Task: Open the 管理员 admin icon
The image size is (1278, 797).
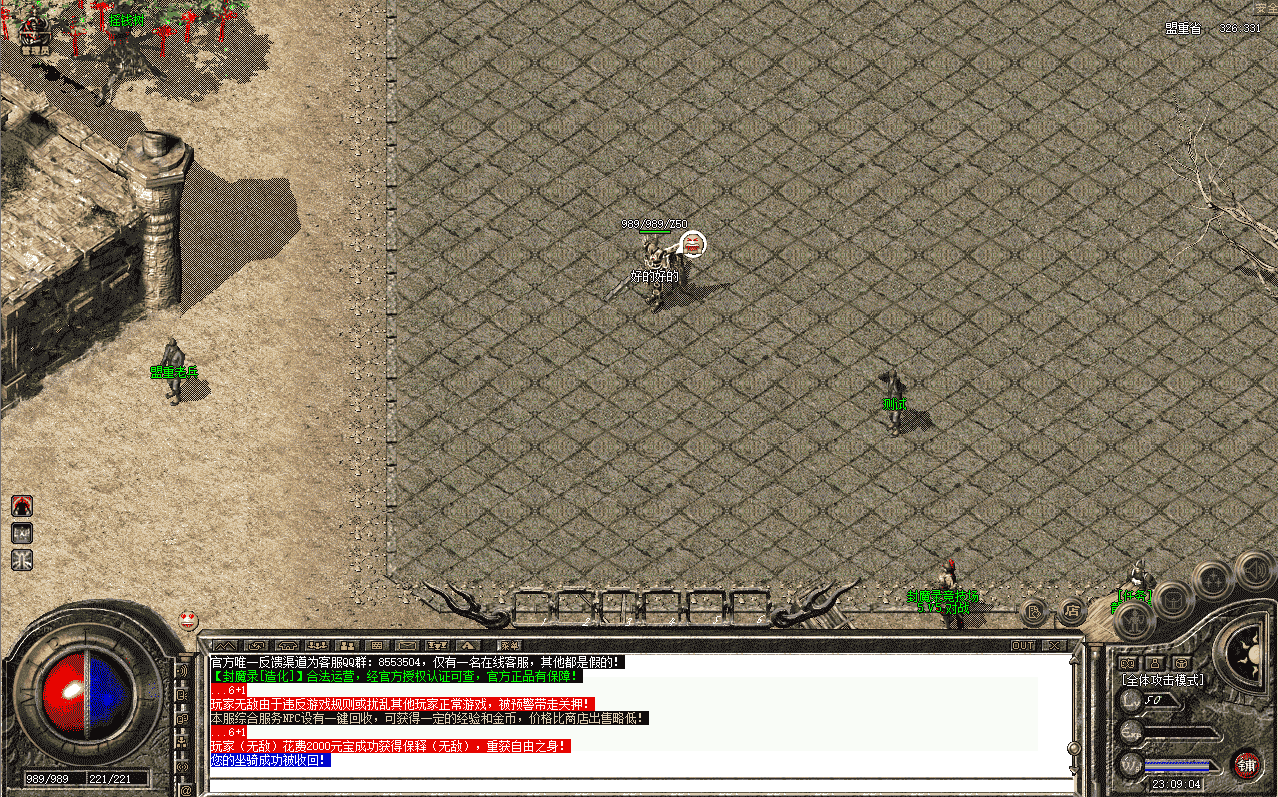Action: pos(36,31)
